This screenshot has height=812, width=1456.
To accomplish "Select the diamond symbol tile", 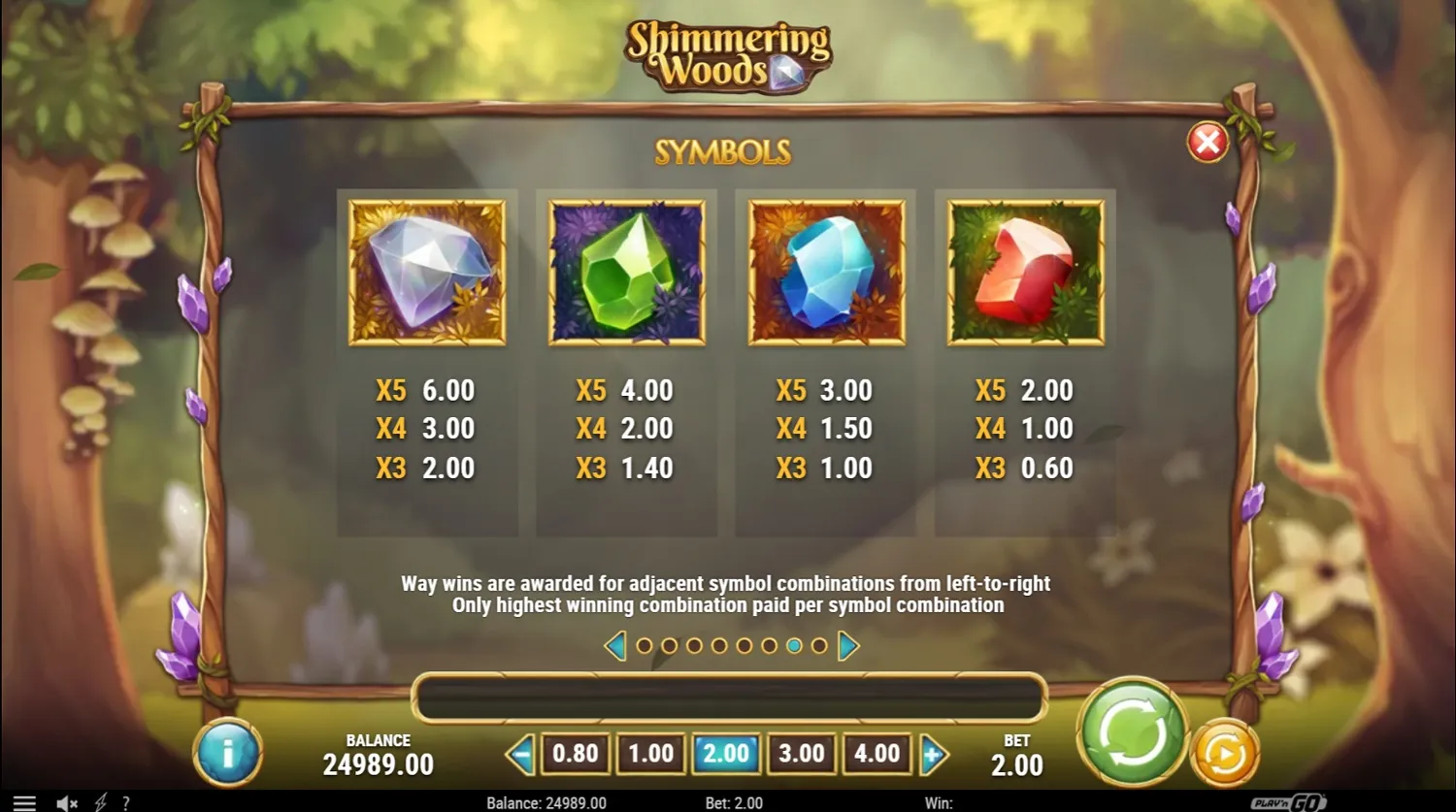I will point(426,272).
